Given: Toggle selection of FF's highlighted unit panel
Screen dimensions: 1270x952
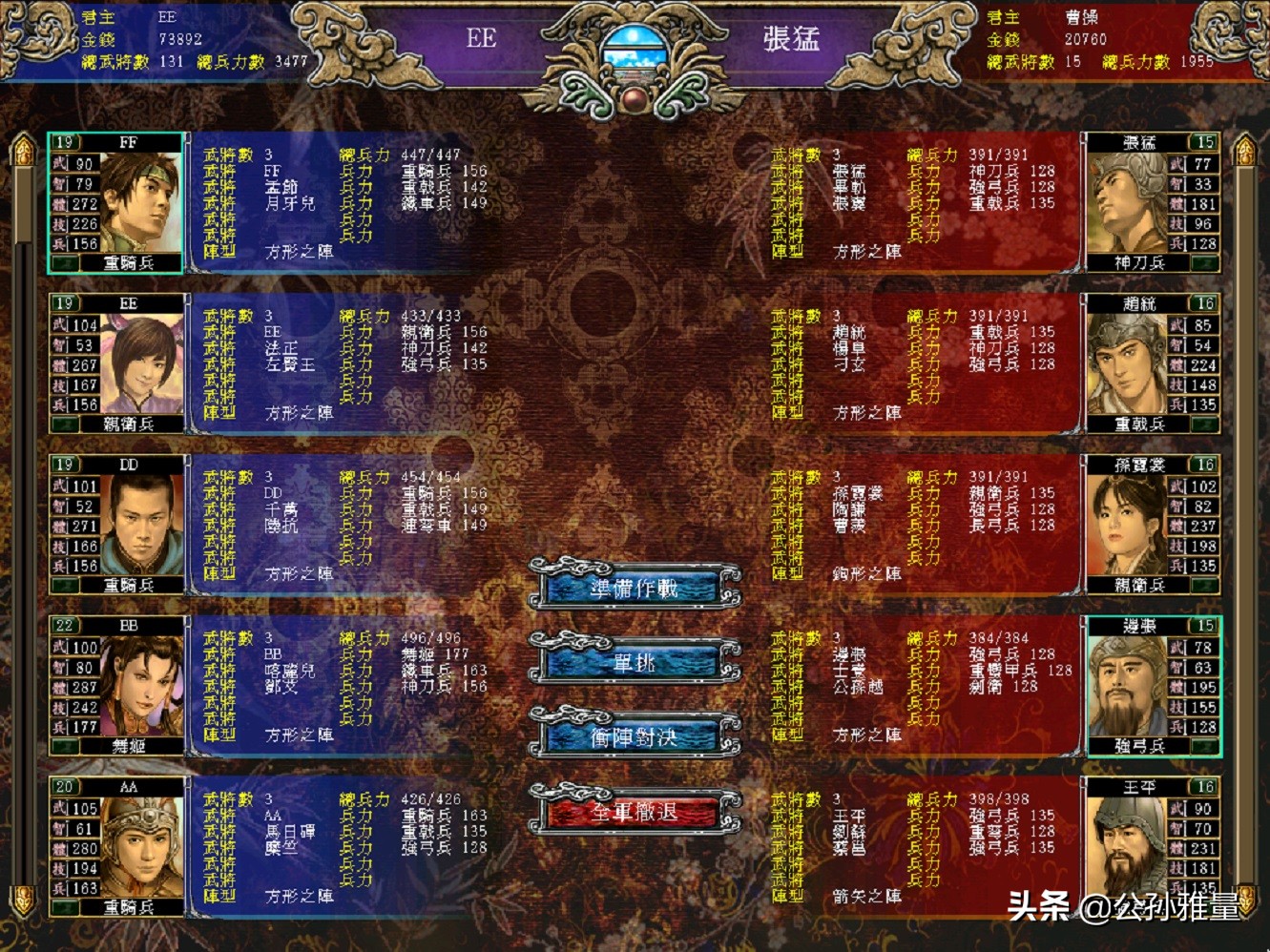Looking at the screenshot, I should pos(115,202).
